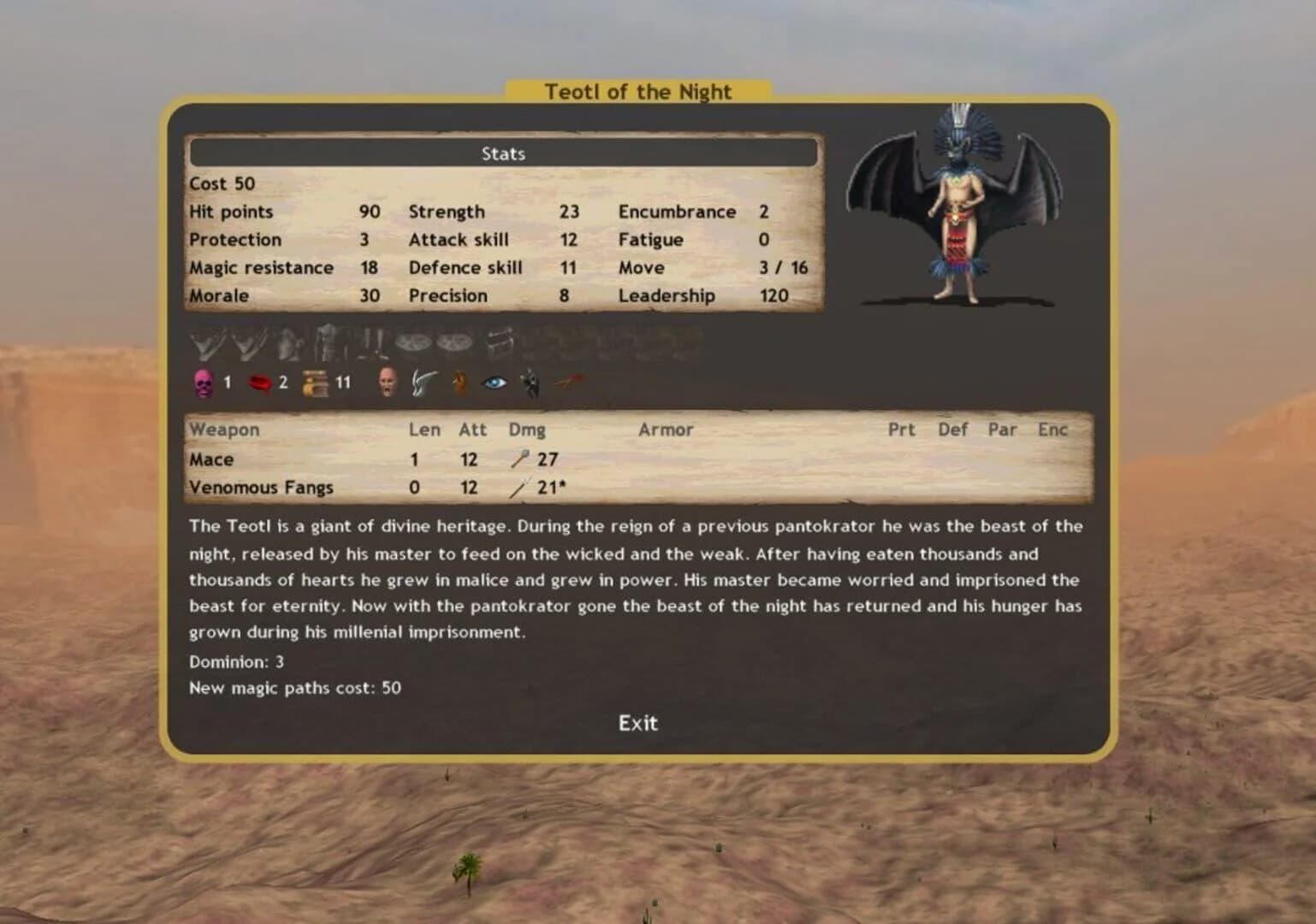
Task: Click the Leadership value of 120
Action: click(775, 295)
